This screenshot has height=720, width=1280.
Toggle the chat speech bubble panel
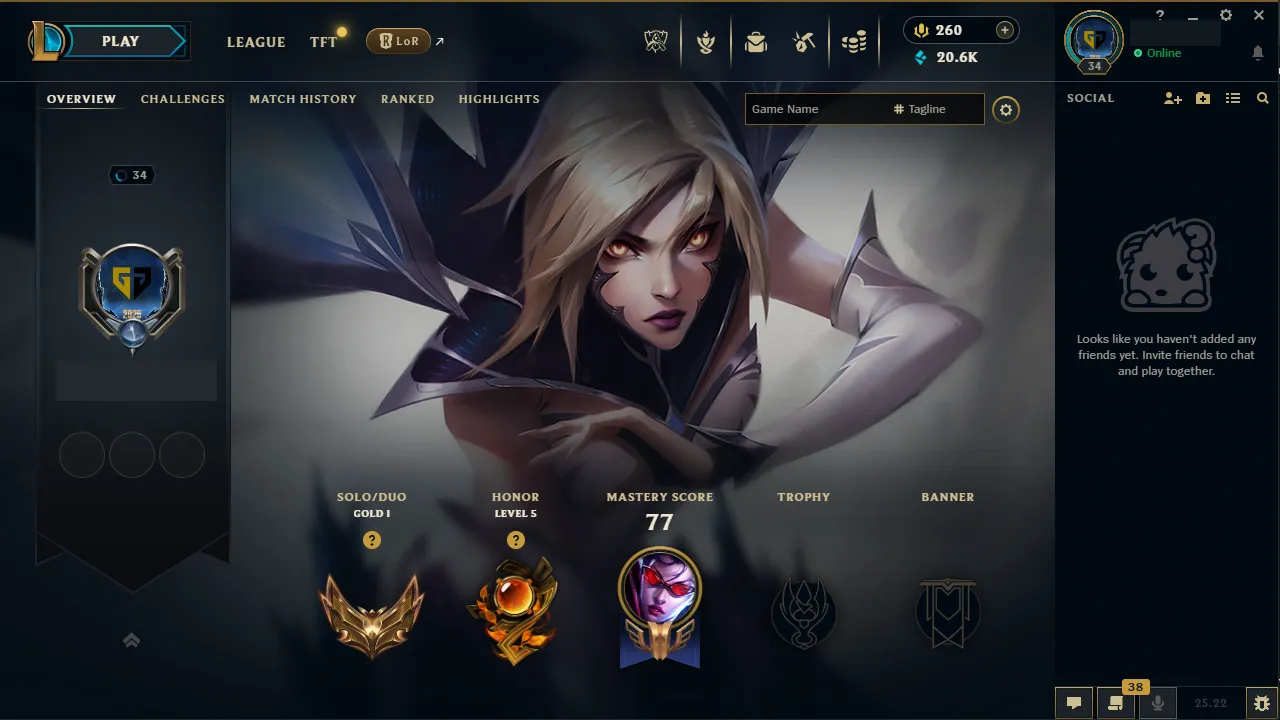(1073, 704)
